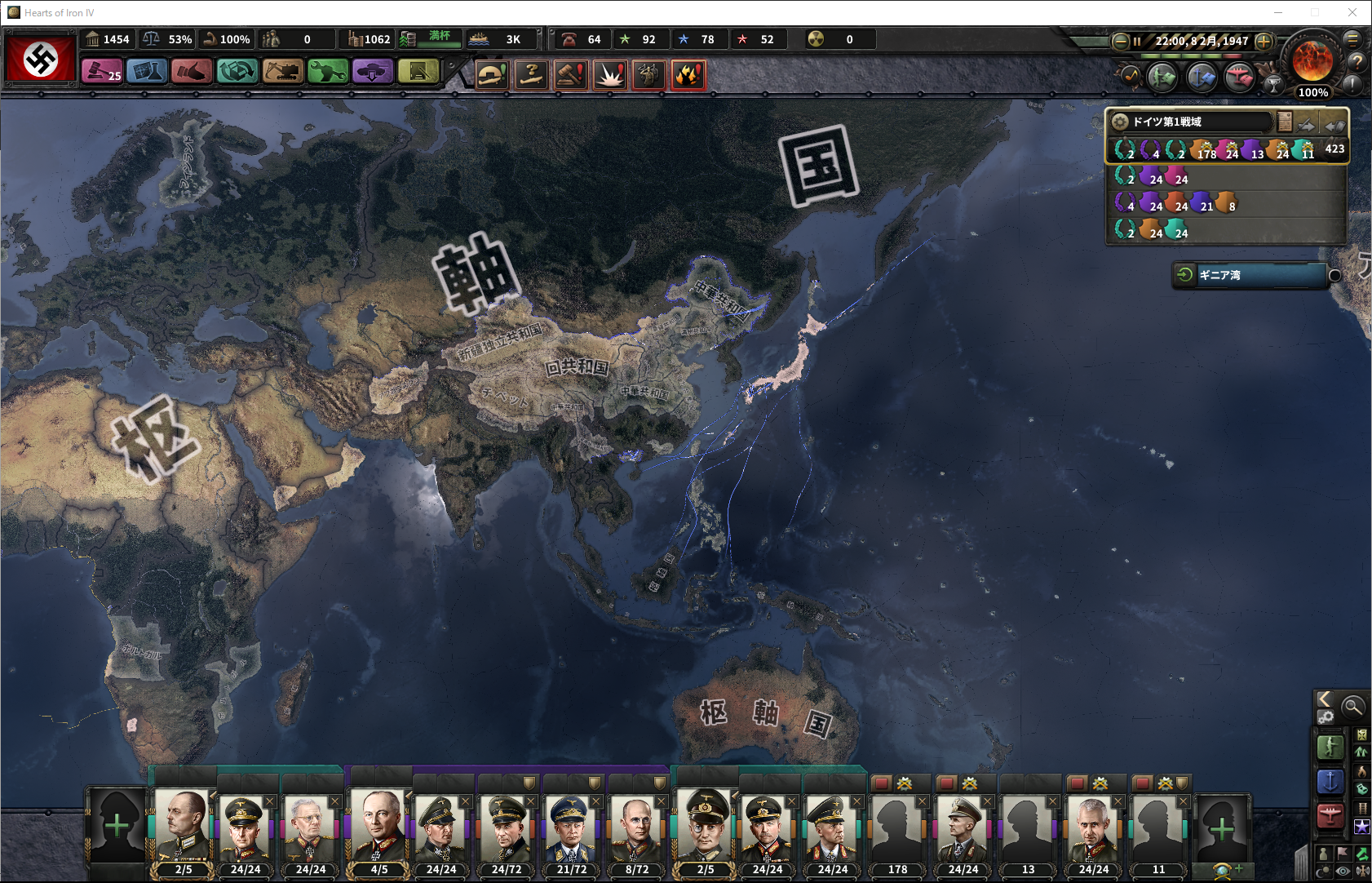Viewport: 1372px width, 883px height.
Task: Switch to the air plane map mode
Action: click(x=1330, y=814)
